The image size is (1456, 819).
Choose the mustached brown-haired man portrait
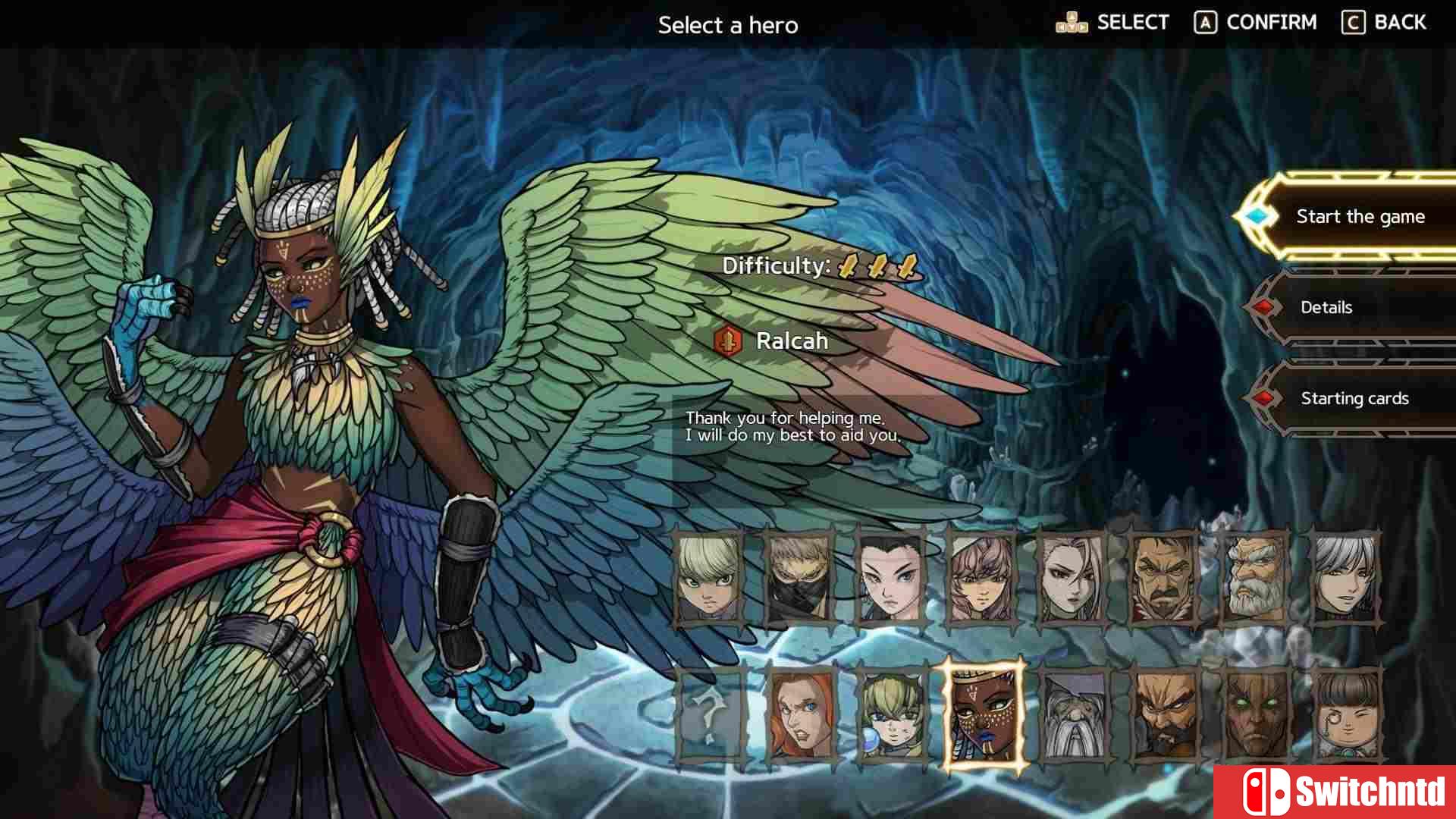coord(1163,579)
